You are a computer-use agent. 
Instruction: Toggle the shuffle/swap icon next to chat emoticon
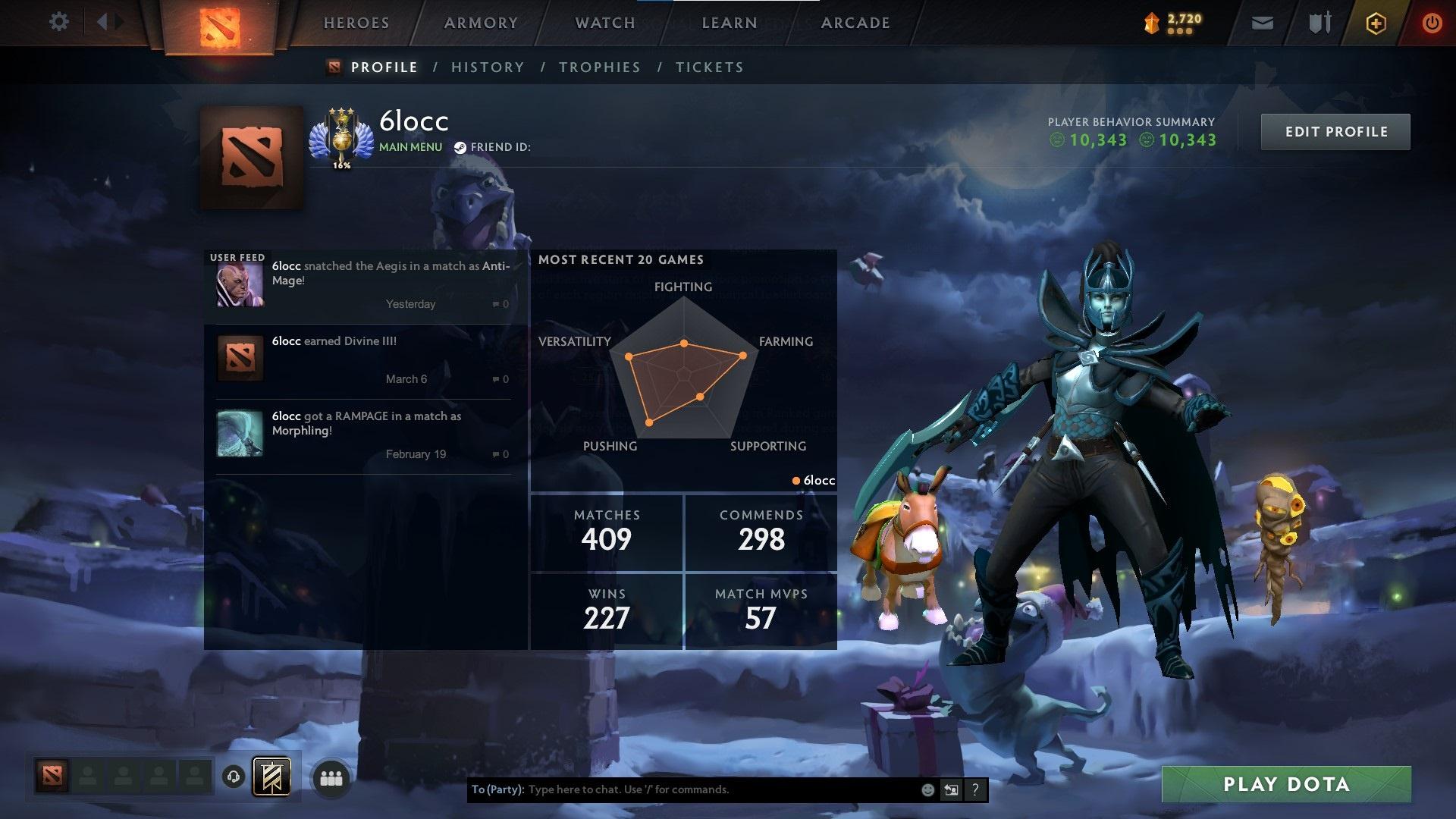pyautogui.click(x=951, y=789)
